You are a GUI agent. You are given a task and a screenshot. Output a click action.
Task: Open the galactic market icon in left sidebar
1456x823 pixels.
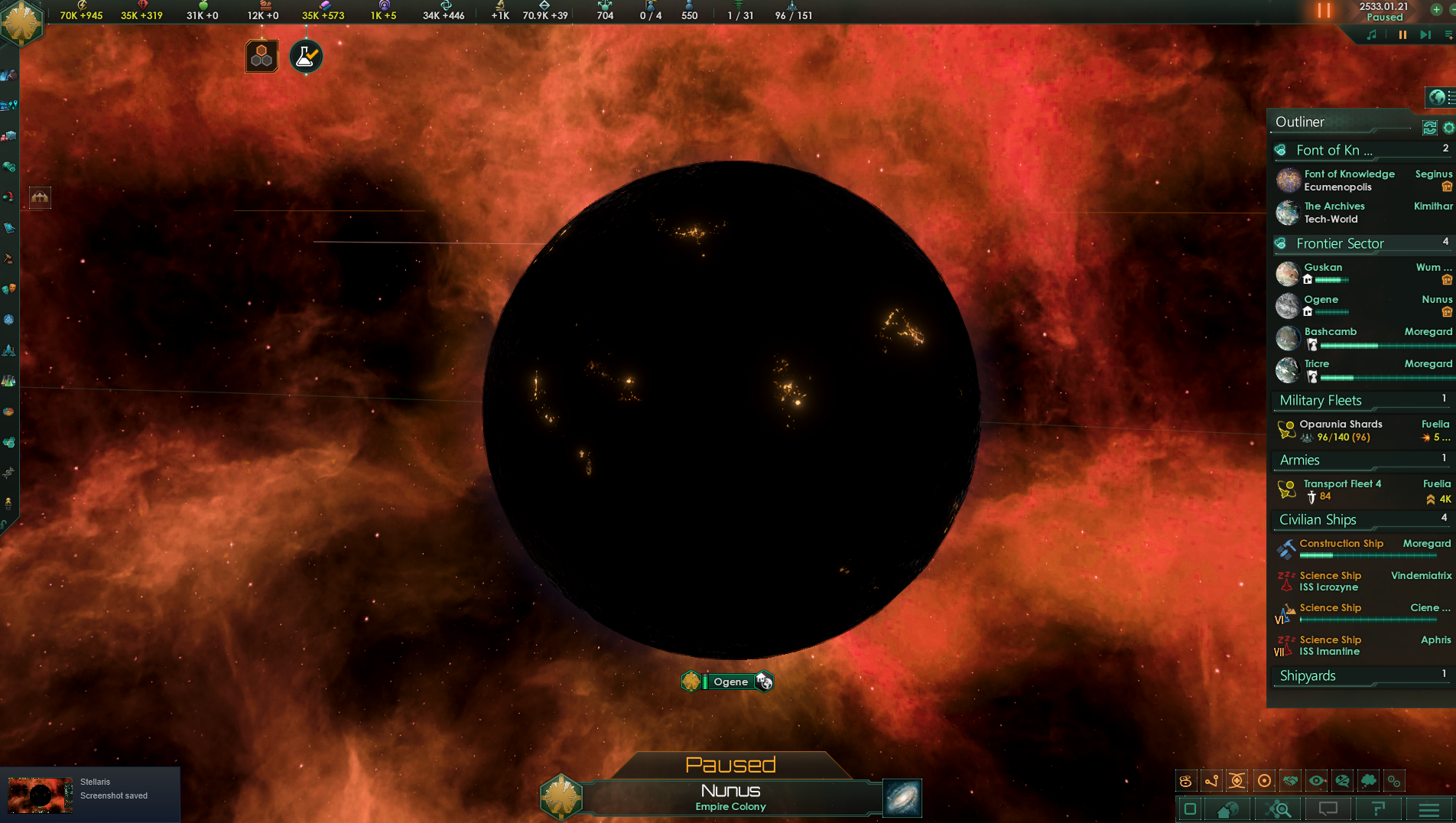pos(11,134)
